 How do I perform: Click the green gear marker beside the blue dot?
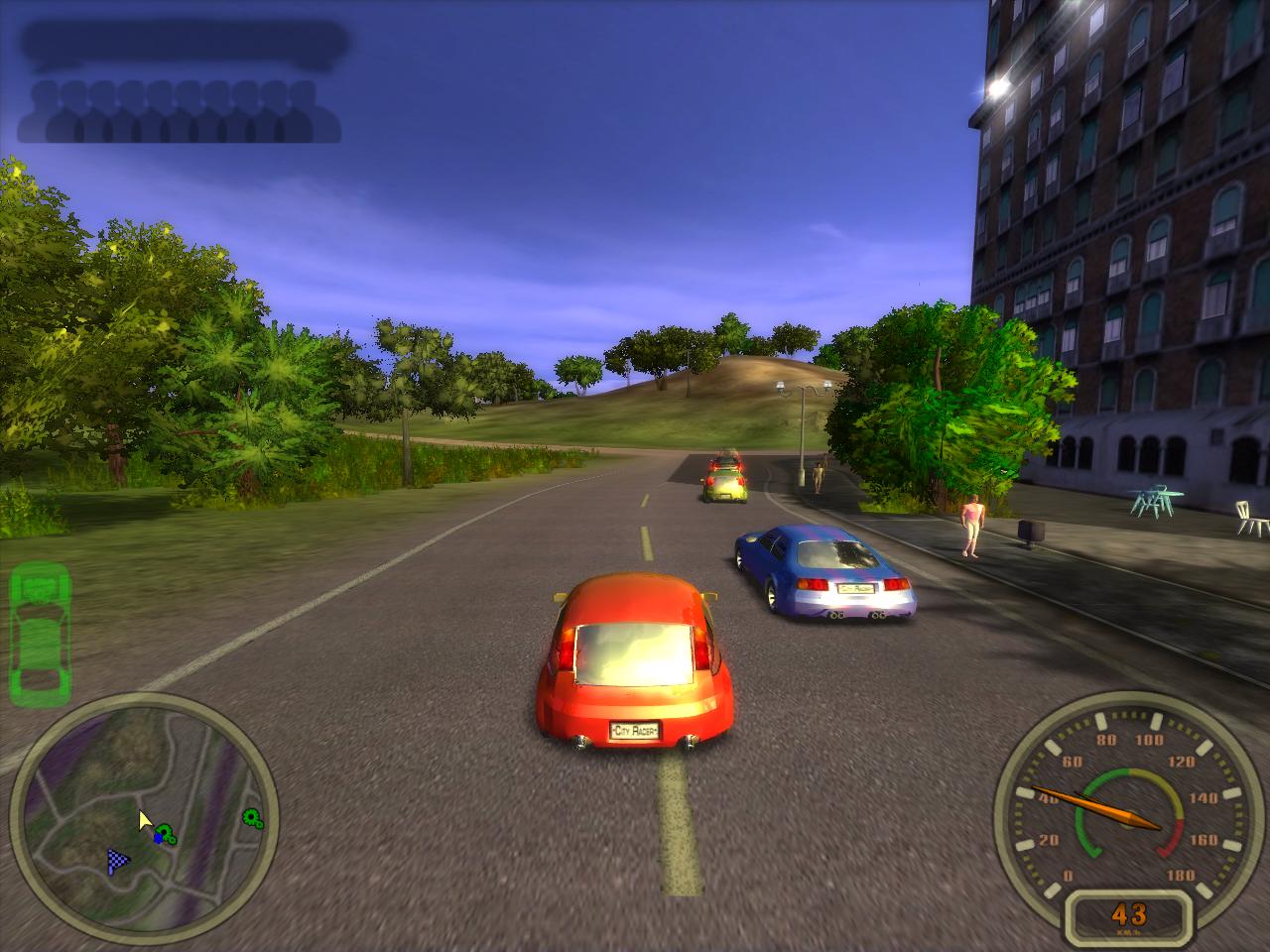167,835
